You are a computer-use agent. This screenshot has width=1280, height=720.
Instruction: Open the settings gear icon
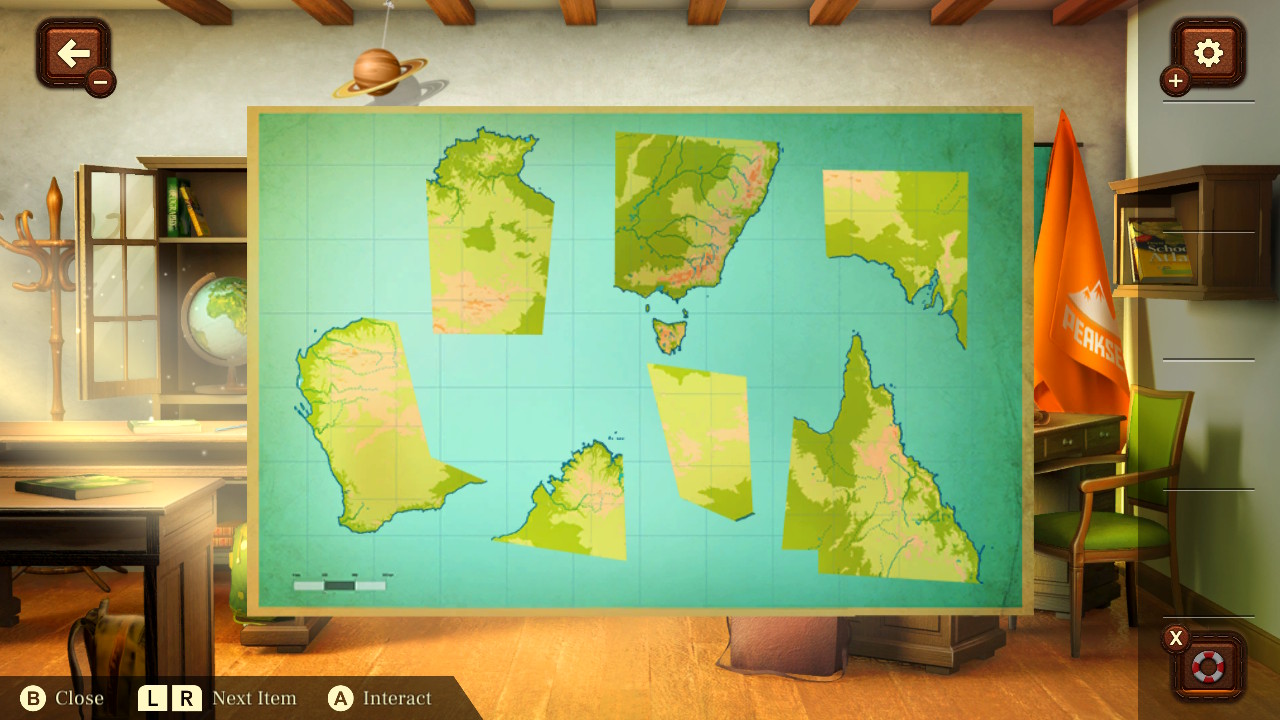[x=1206, y=54]
